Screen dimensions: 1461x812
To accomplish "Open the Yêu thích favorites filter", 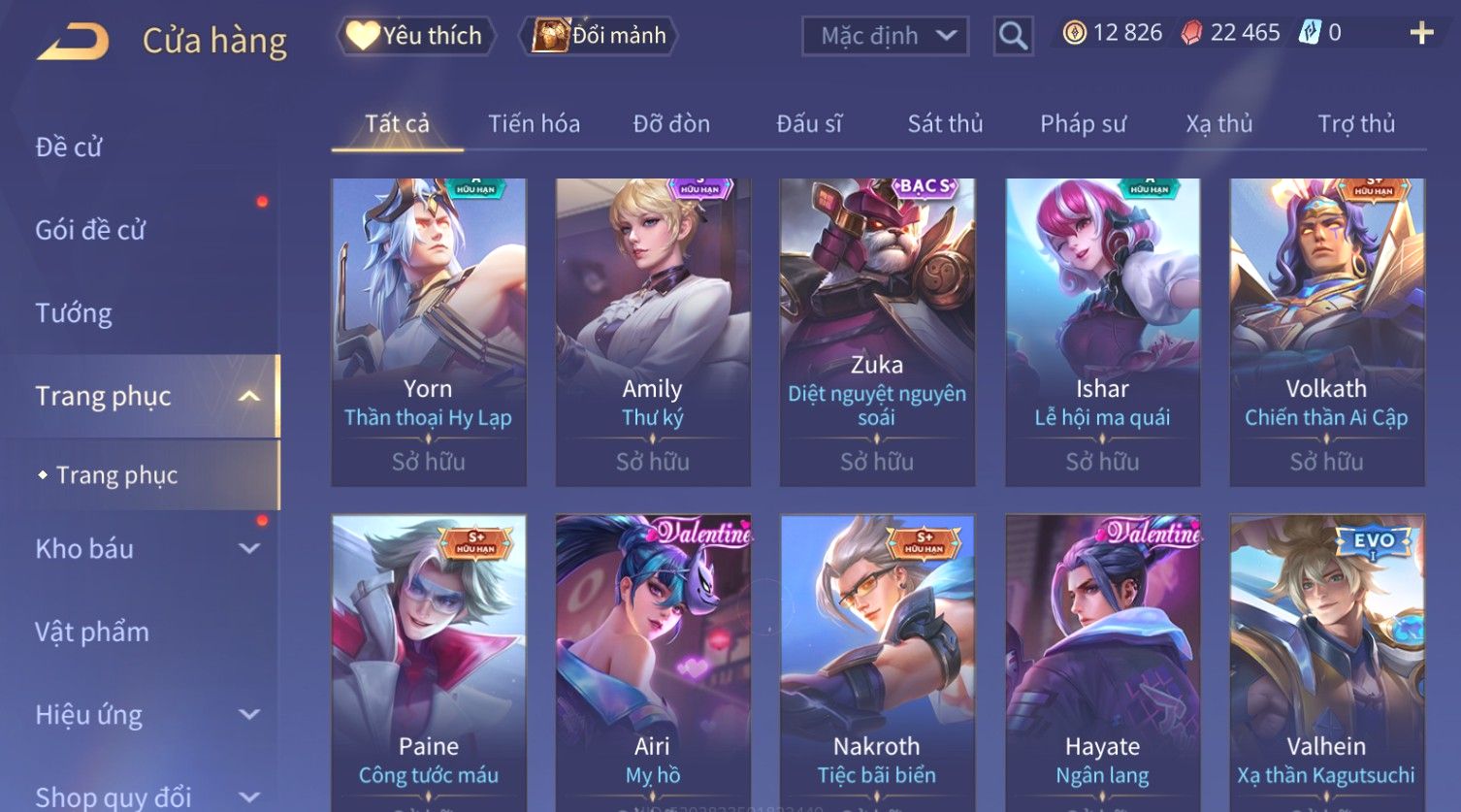I will click(416, 36).
